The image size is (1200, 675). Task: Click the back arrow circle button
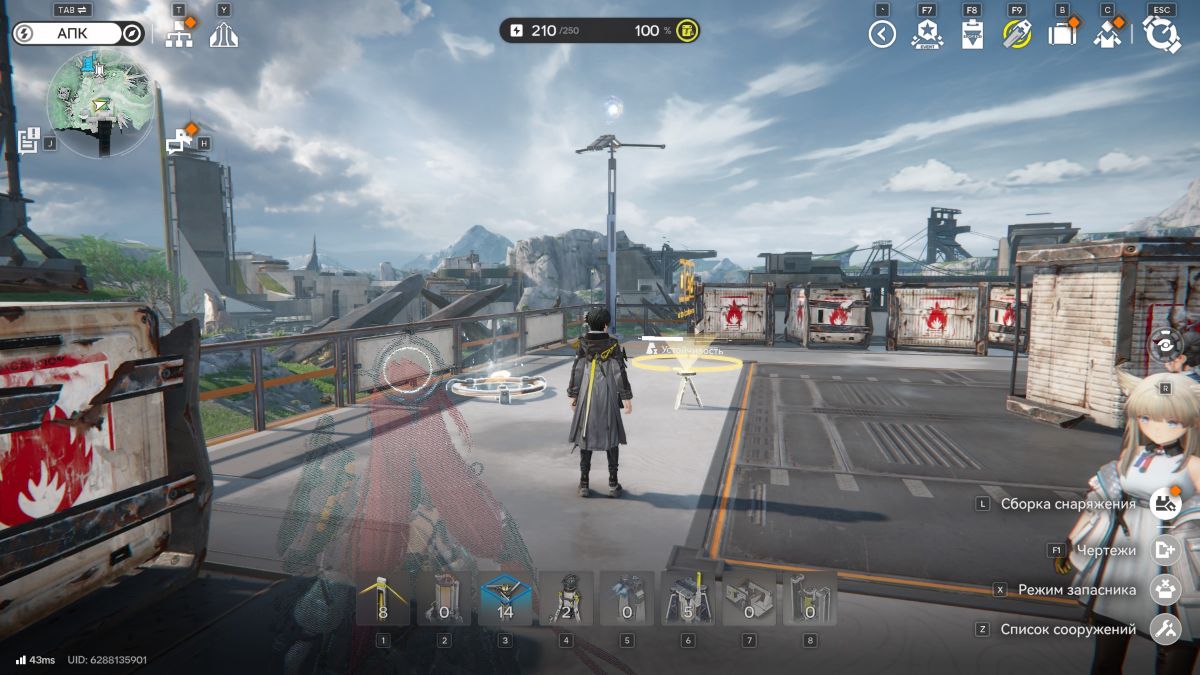tap(882, 35)
